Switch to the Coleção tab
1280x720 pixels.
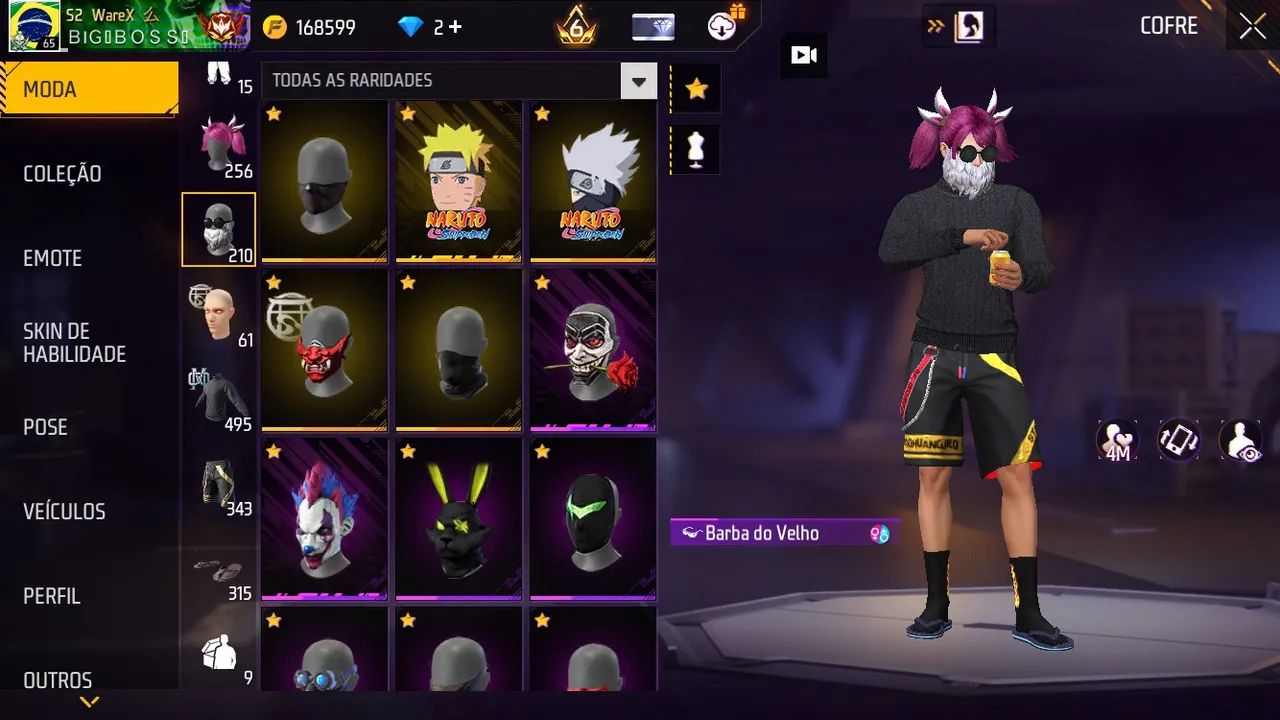62,174
